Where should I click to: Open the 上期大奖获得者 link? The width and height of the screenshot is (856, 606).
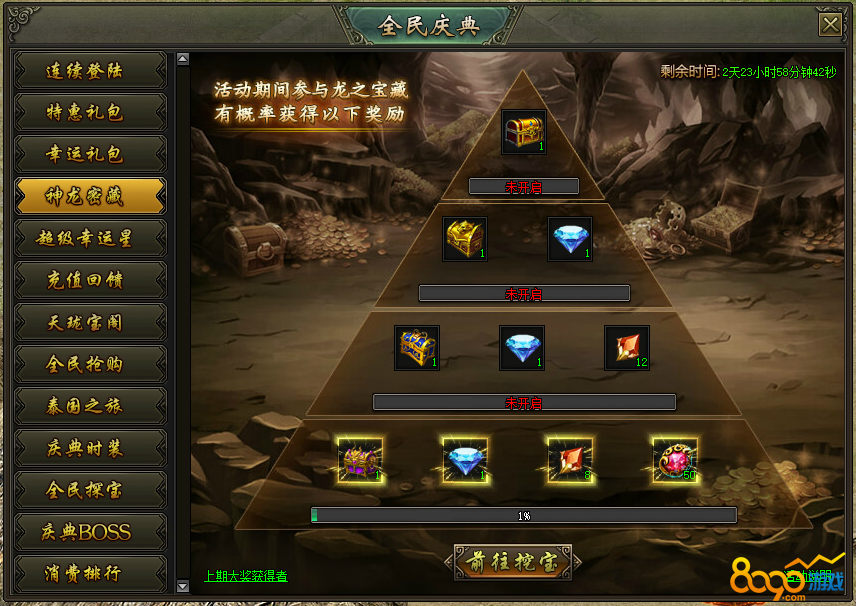[x=245, y=576]
